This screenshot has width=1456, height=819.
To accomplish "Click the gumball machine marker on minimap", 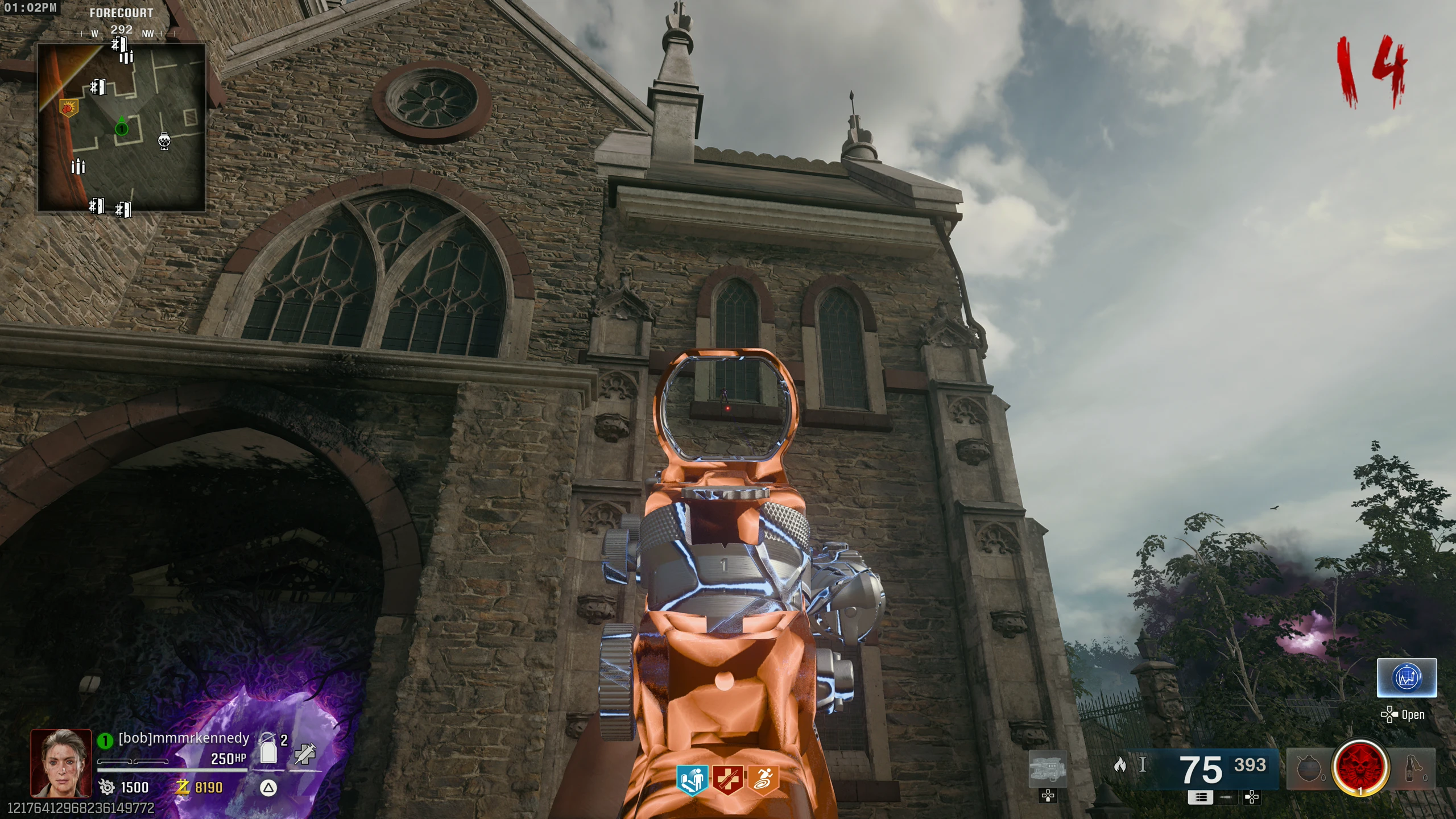I will (x=165, y=141).
